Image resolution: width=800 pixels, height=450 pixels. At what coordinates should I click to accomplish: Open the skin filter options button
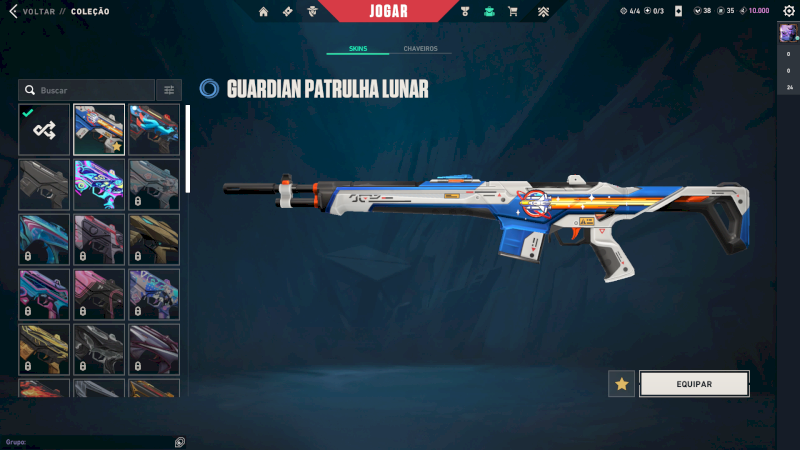(169, 90)
